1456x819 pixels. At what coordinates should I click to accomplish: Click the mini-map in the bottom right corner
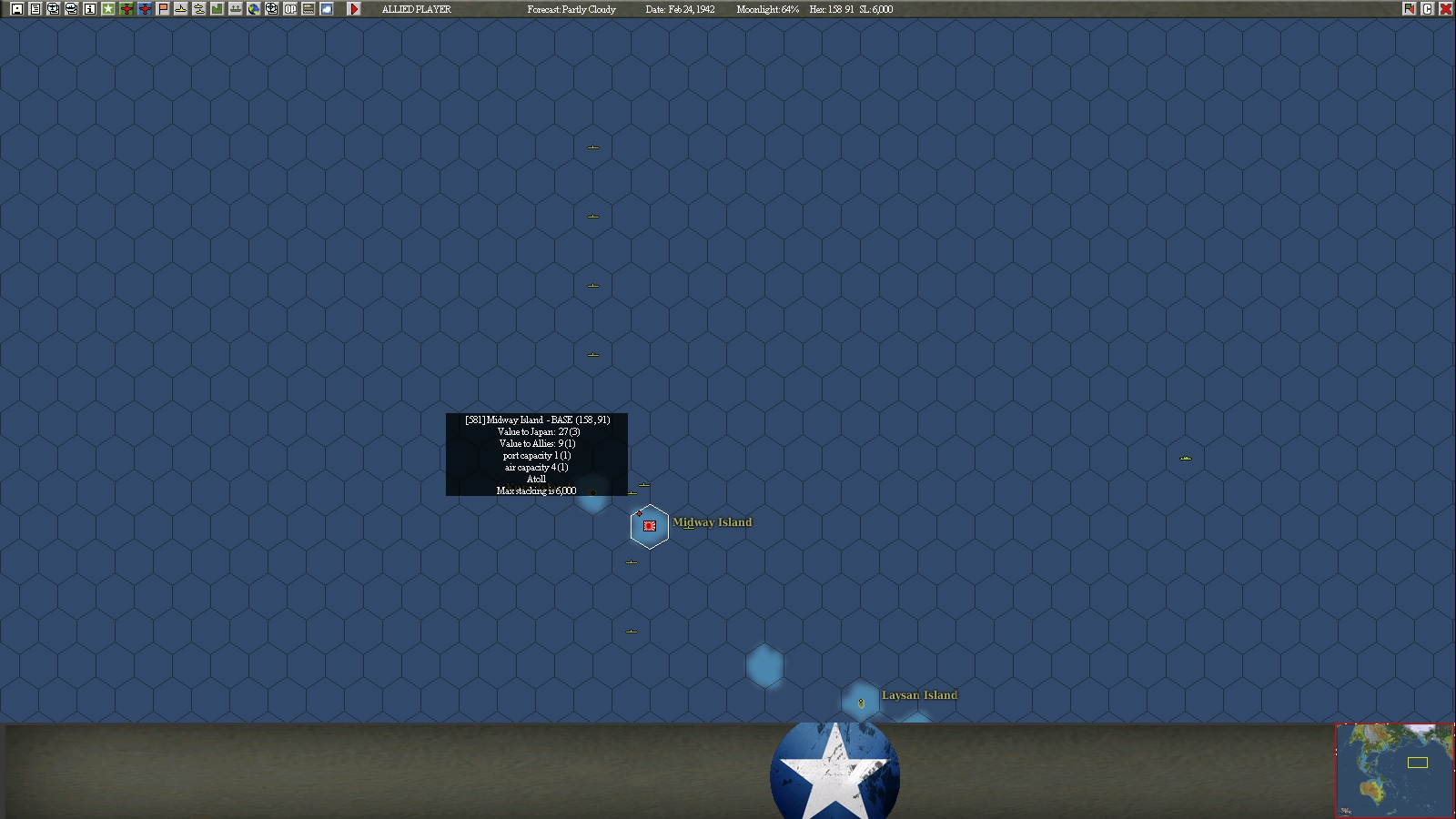1393,769
